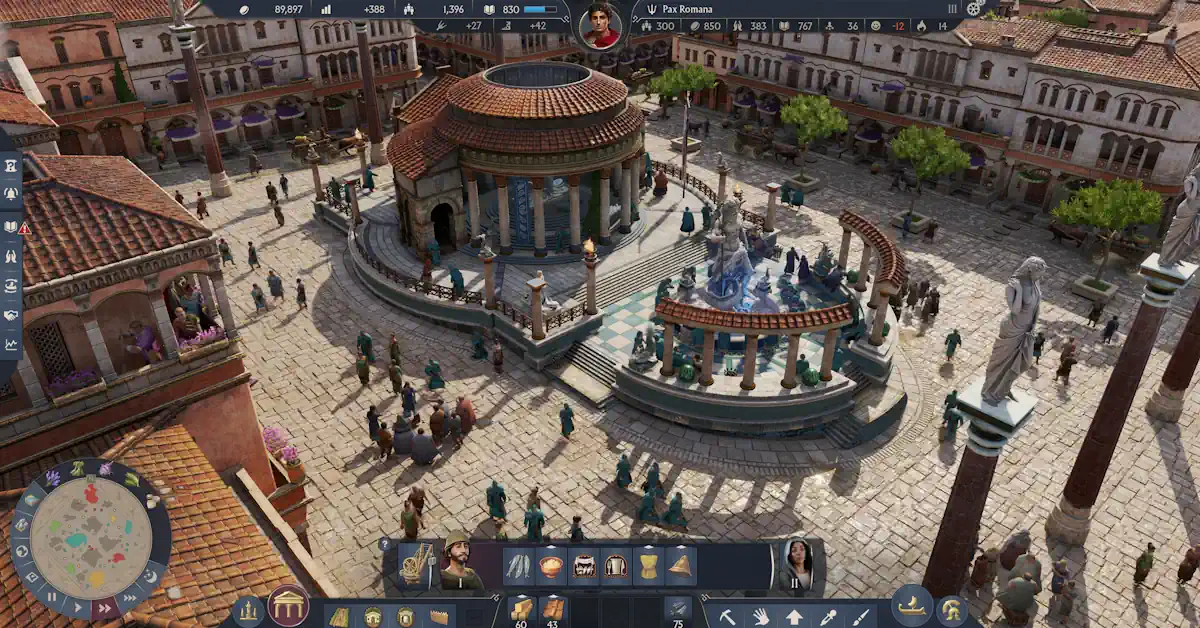Select the porridge bowl resource slot

click(551, 566)
